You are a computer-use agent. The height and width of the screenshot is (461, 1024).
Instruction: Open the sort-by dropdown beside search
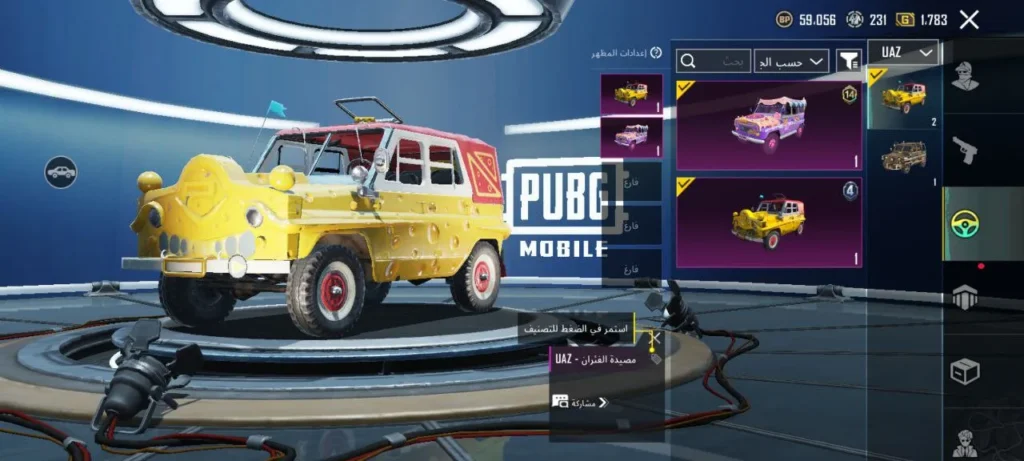click(791, 61)
